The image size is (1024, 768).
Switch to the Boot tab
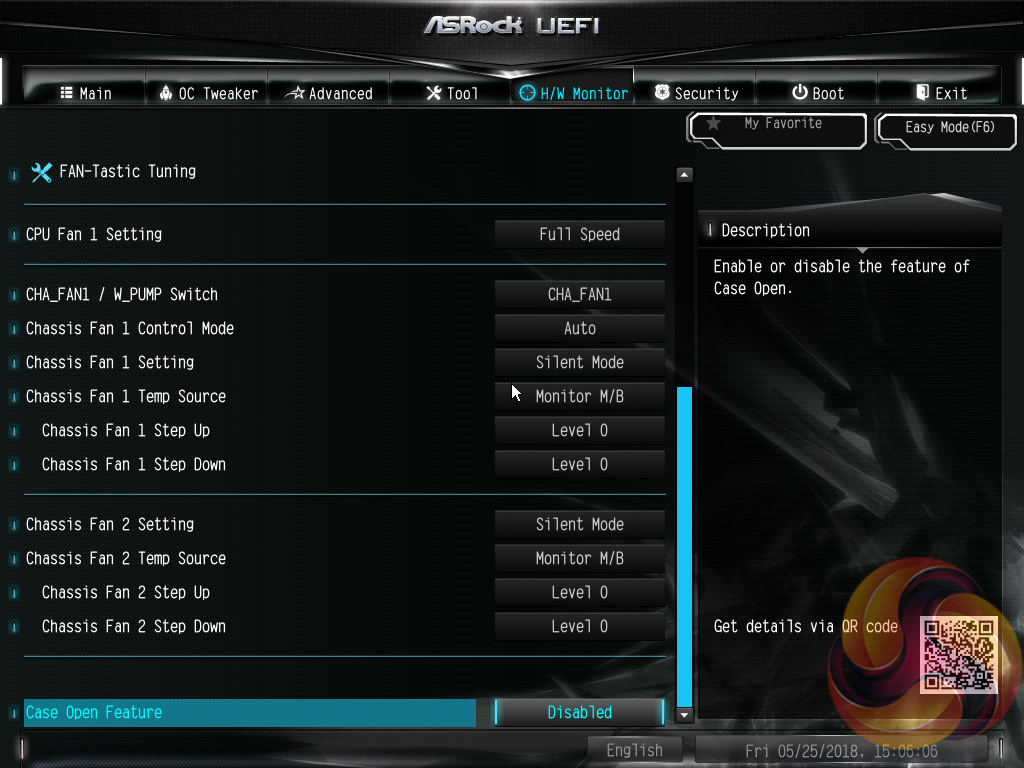click(x=818, y=93)
